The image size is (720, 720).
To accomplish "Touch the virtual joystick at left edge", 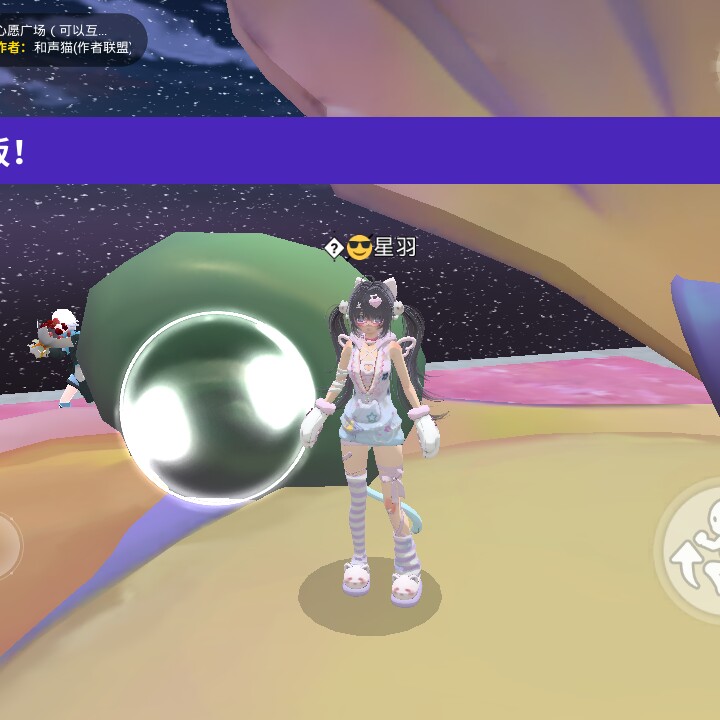I will point(6,544).
